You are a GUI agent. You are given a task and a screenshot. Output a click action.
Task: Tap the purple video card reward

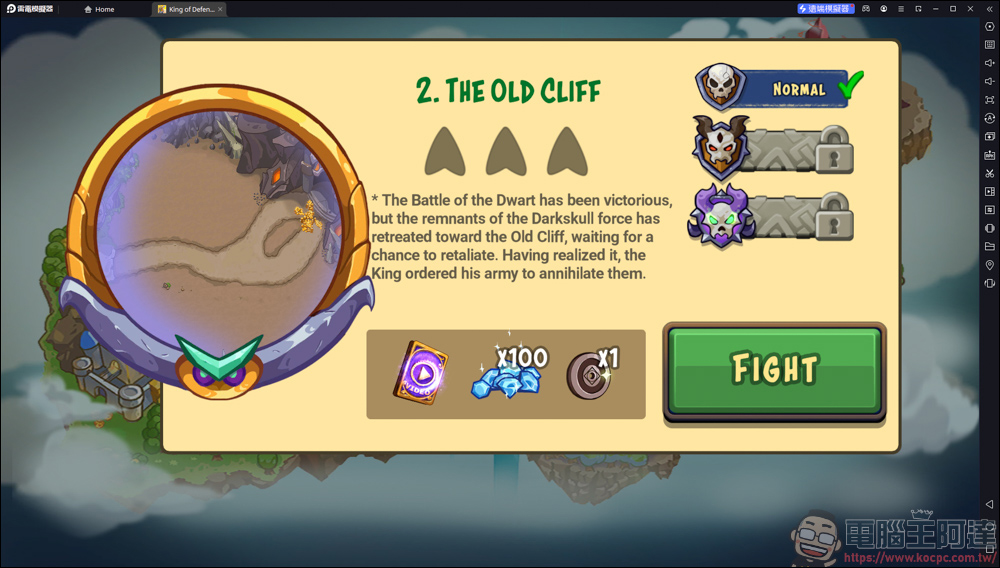[421, 374]
